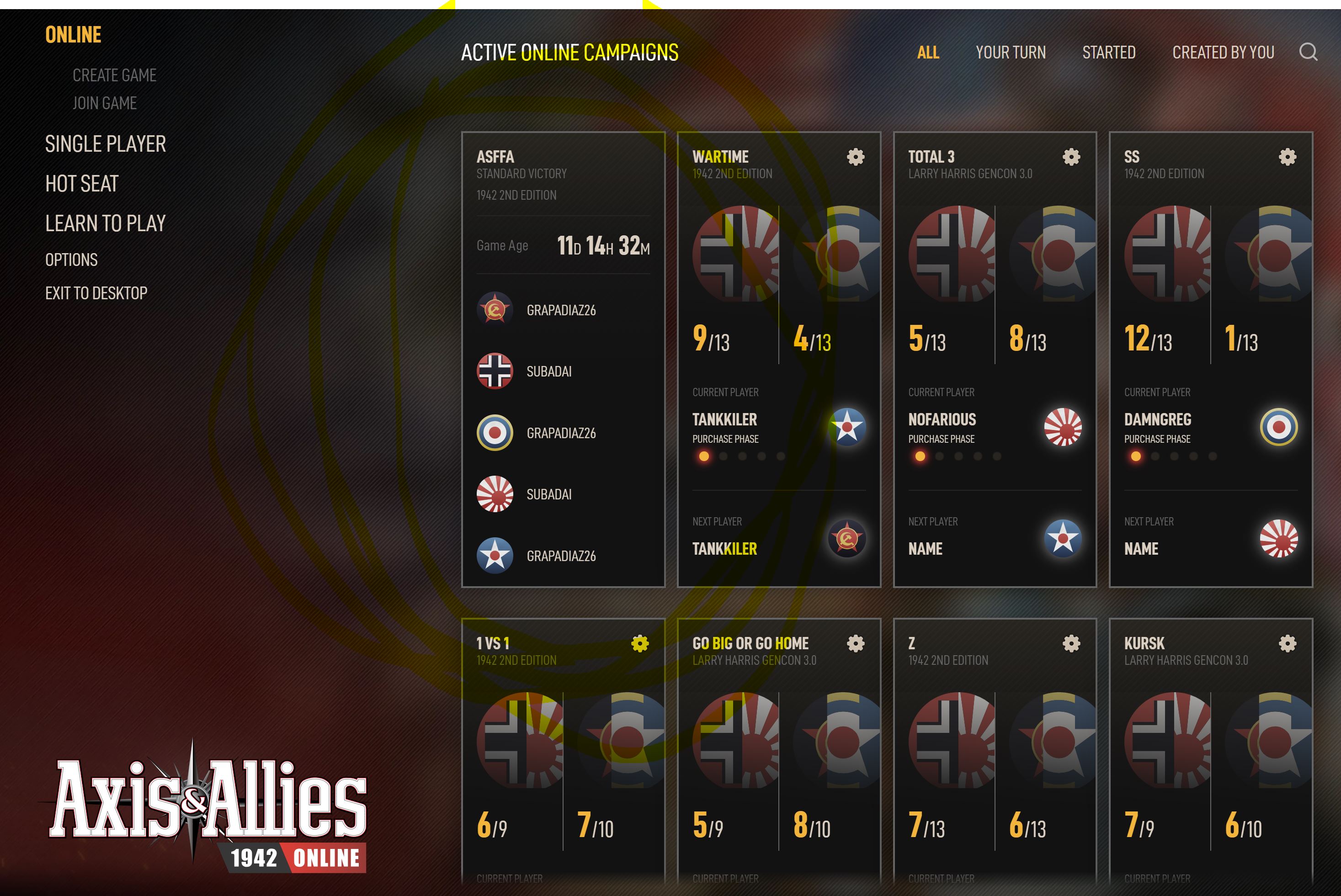
Task: Select the CREATED BY YOU filter
Action: (x=1223, y=53)
